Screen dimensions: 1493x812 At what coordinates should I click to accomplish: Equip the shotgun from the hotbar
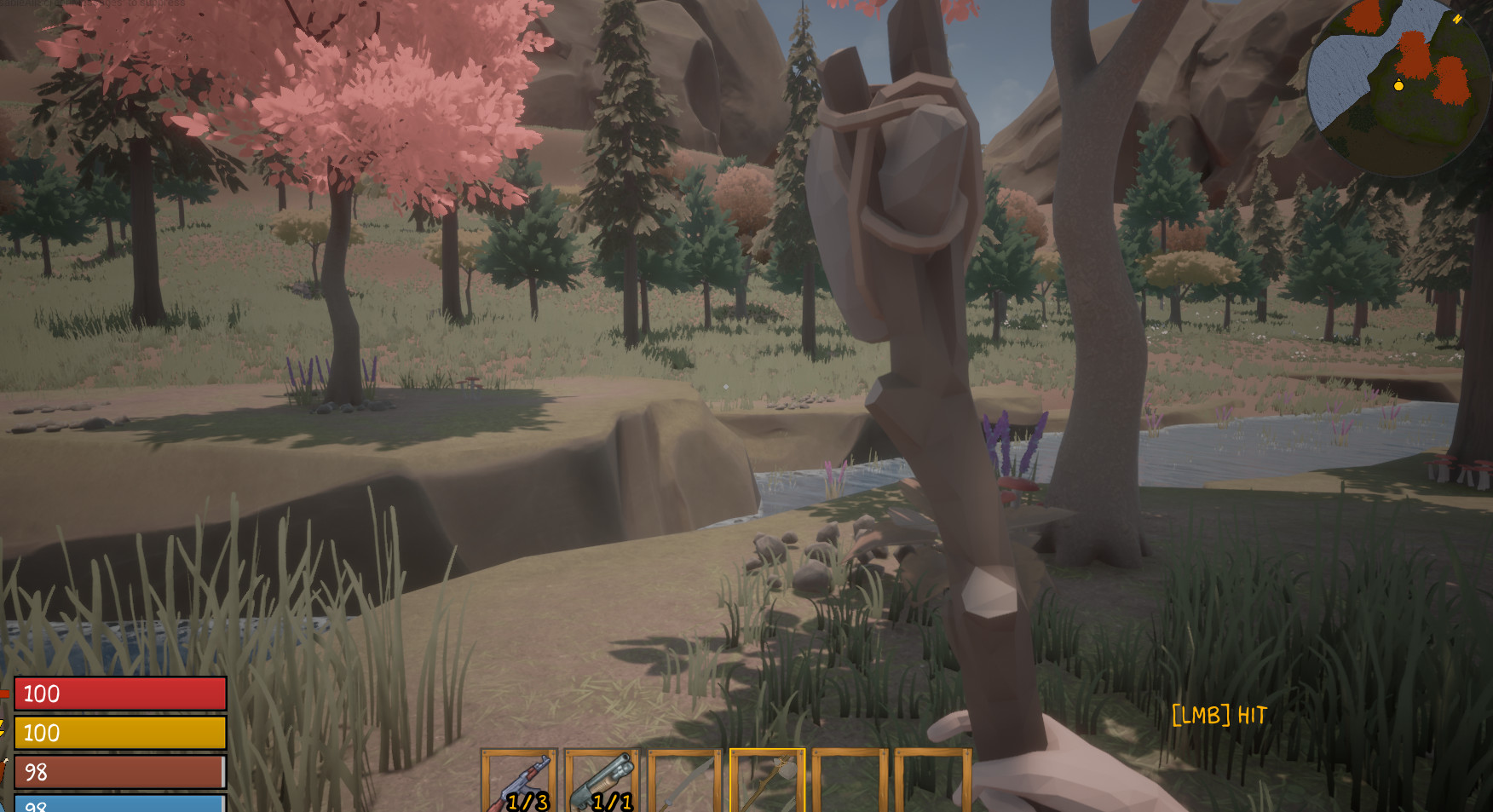pos(602,781)
